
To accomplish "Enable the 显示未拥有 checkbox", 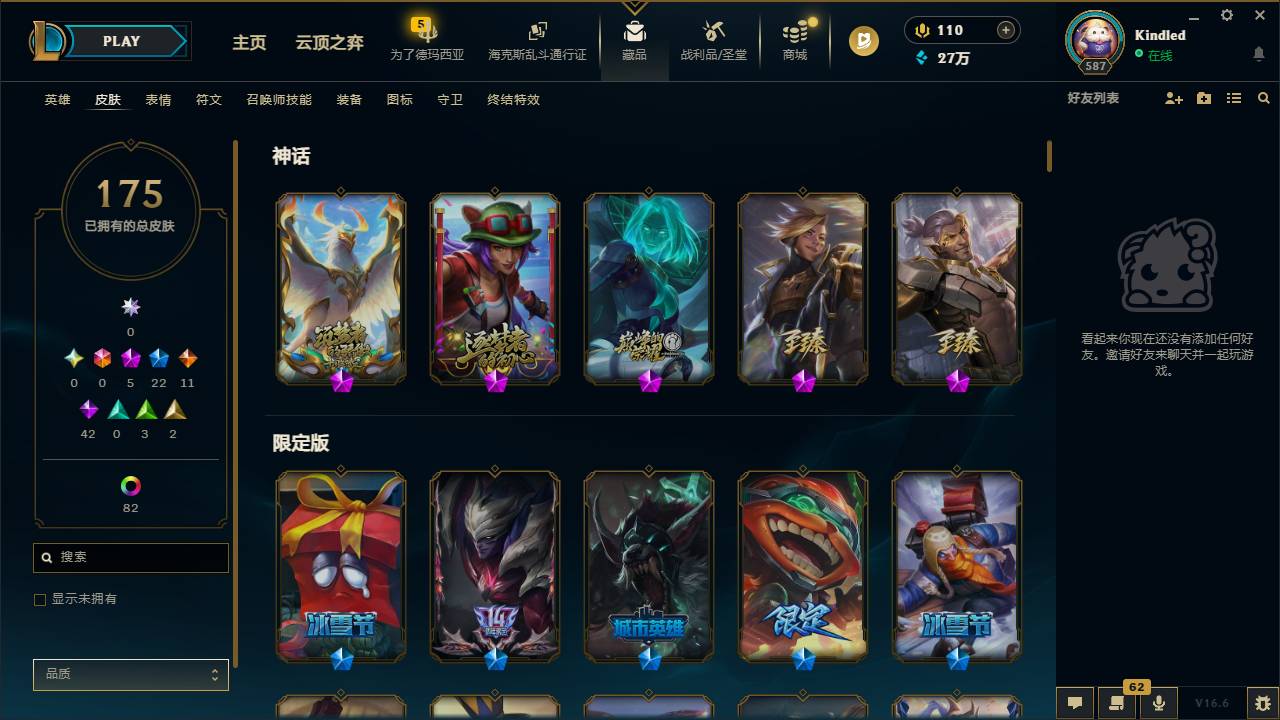I will 40,599.
